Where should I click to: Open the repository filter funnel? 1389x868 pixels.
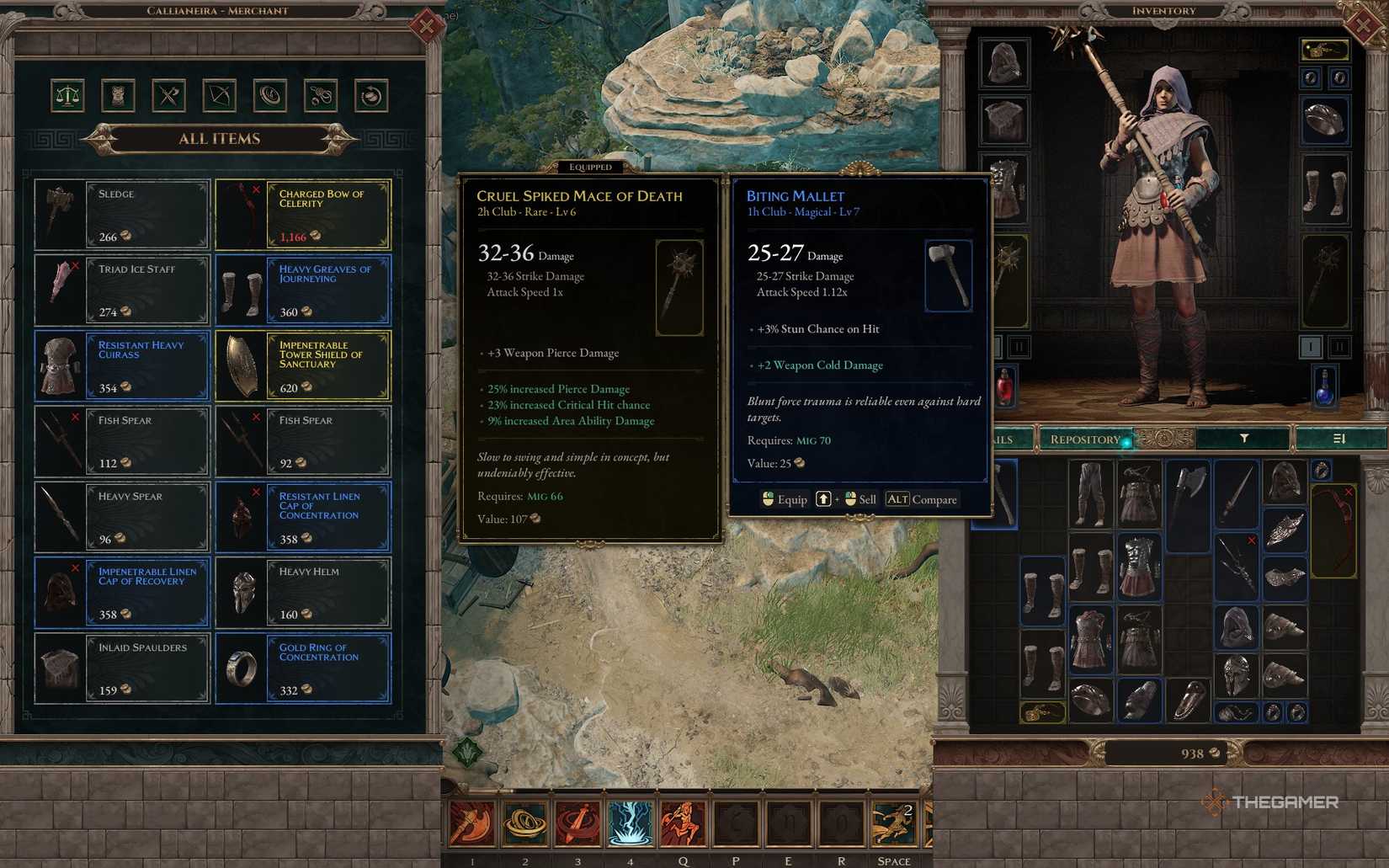(x=1243, y=439)
